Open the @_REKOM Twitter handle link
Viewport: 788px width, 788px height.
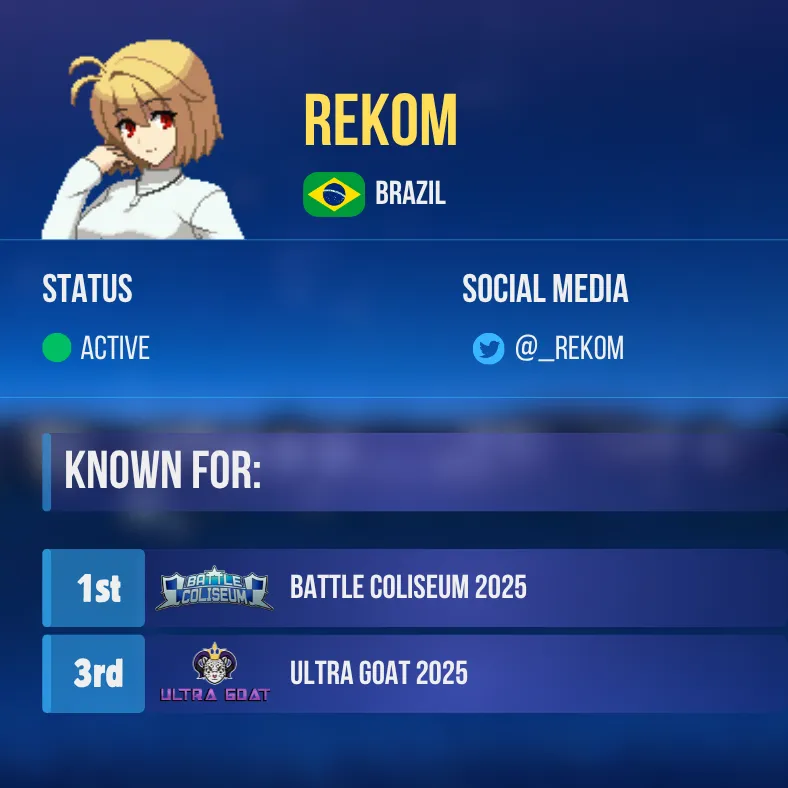tap(569, 348)
